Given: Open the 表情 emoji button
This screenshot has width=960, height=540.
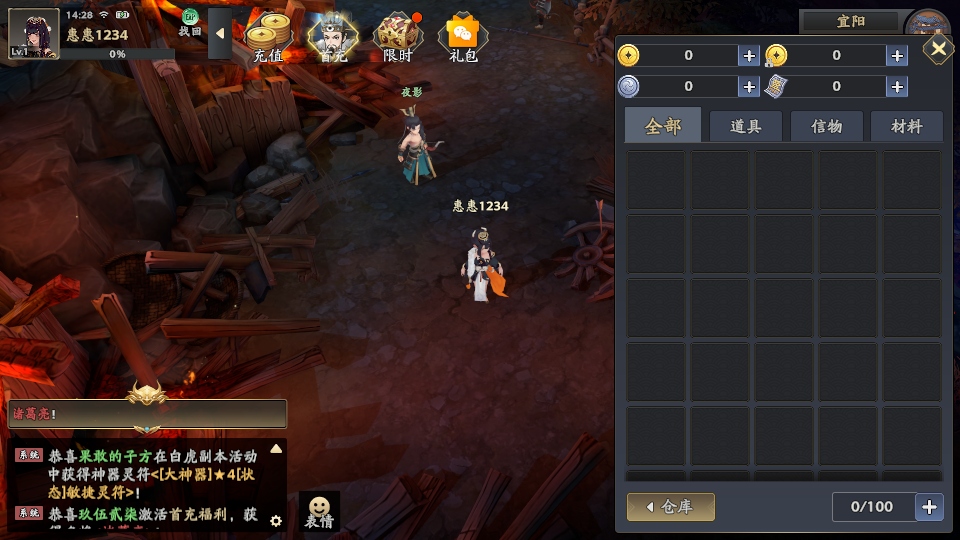Looking at the screenshot, I should coord(319,511).
